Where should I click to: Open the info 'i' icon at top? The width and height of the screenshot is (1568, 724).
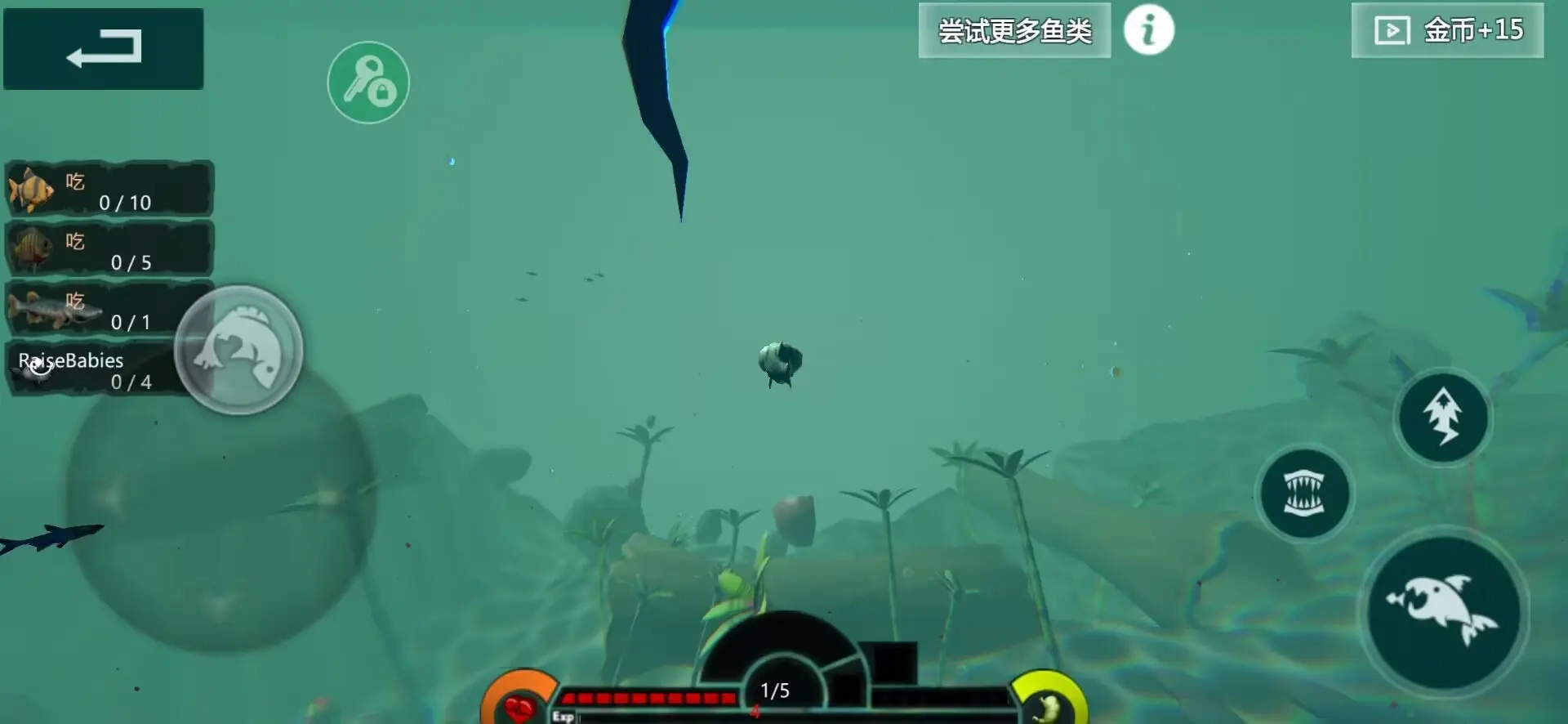[x=1149, y=29]
